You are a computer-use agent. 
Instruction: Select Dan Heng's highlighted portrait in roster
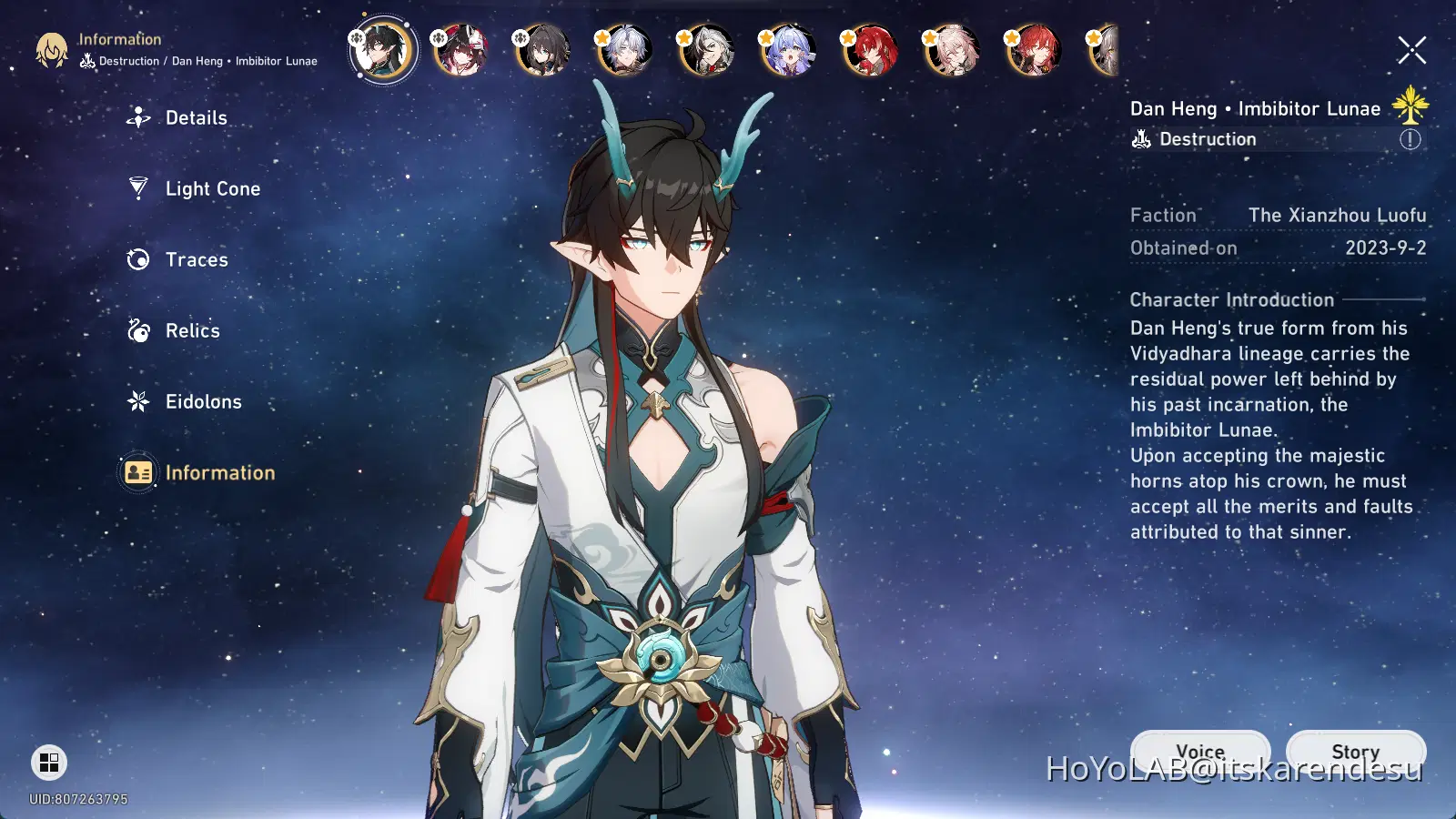tap(383, 50)
